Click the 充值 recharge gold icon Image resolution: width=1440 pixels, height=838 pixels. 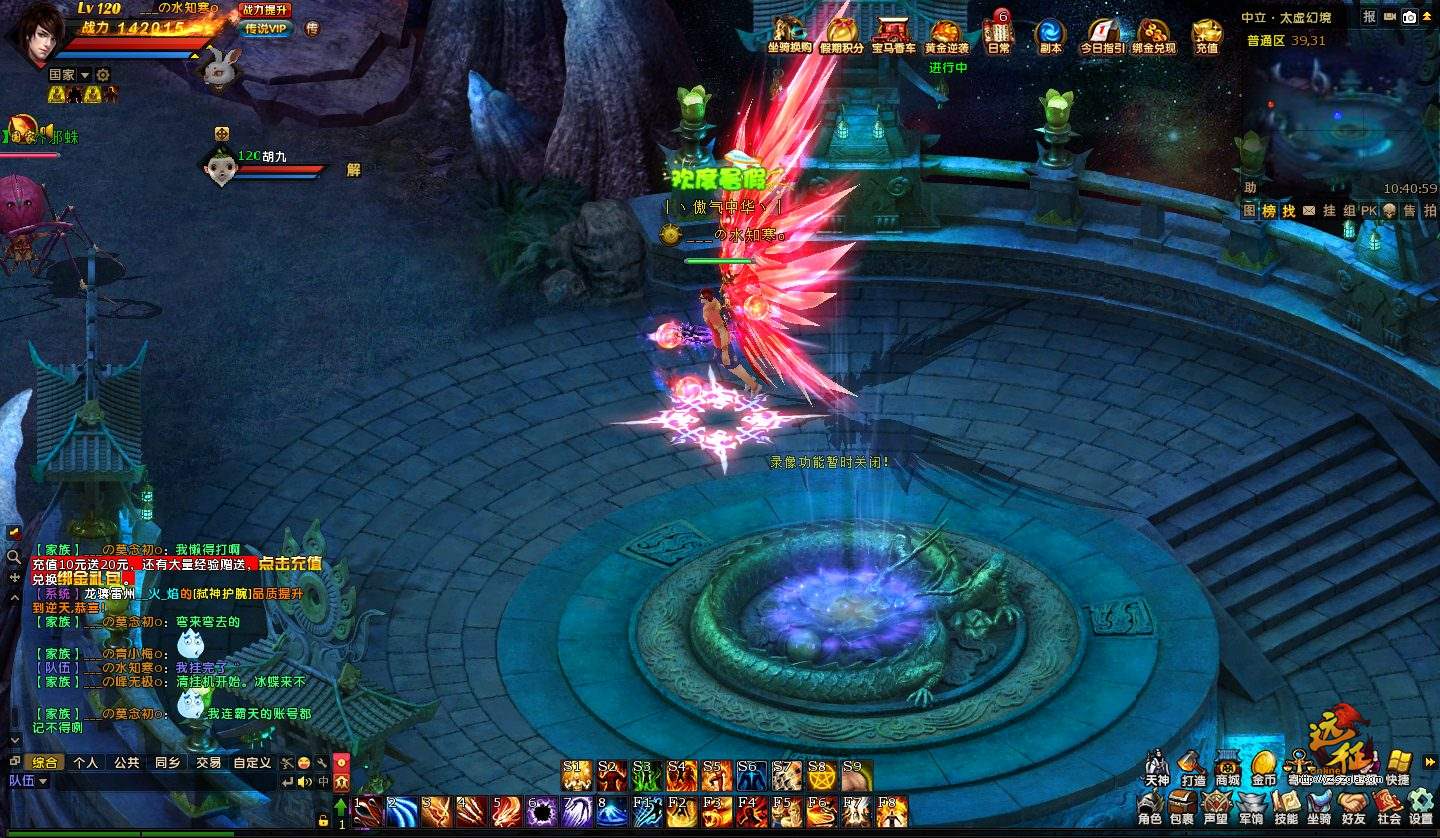pyautogui.click(x=1207, y=34)
